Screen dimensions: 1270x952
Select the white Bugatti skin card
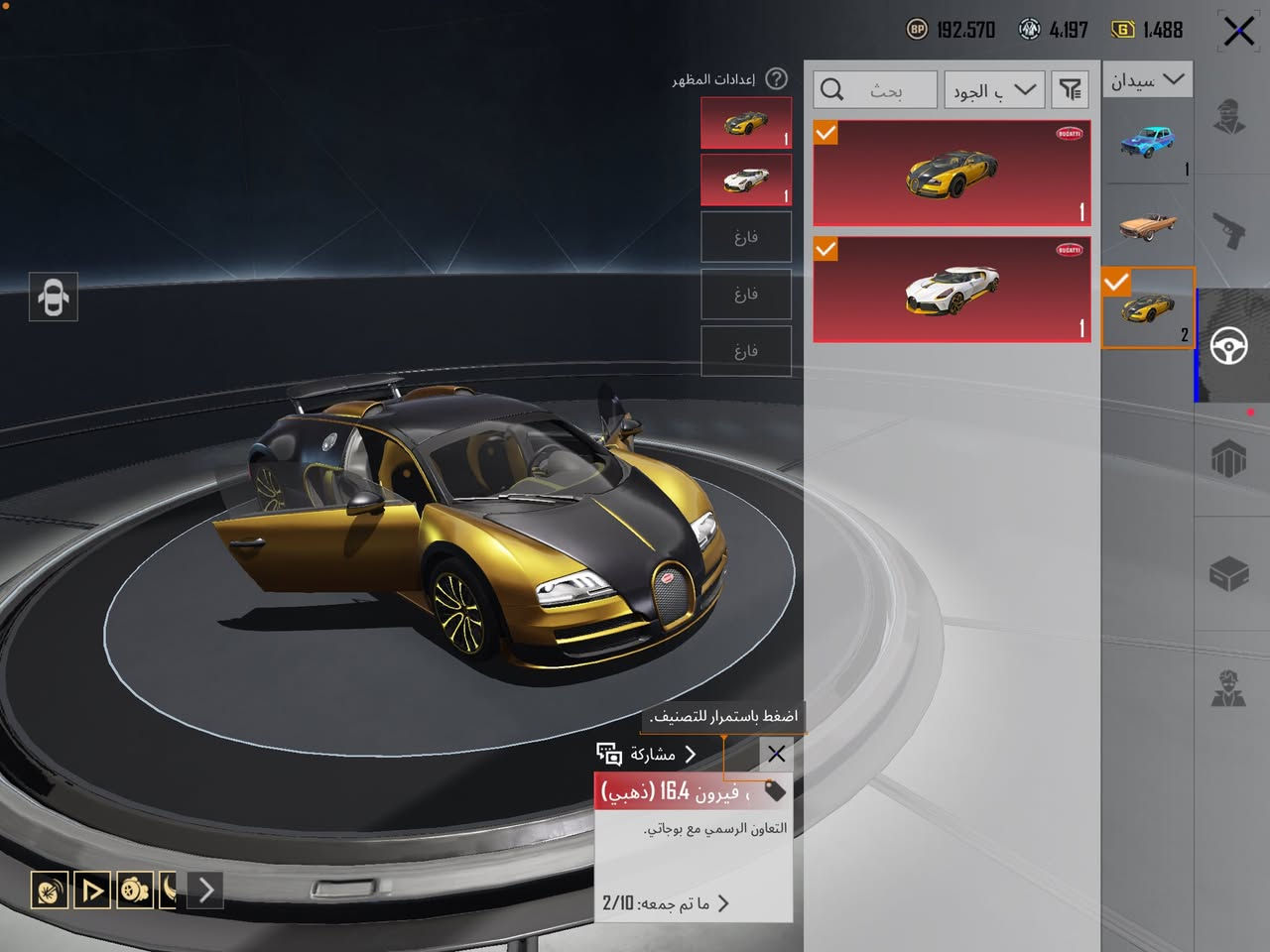click(x=952, y=290)
